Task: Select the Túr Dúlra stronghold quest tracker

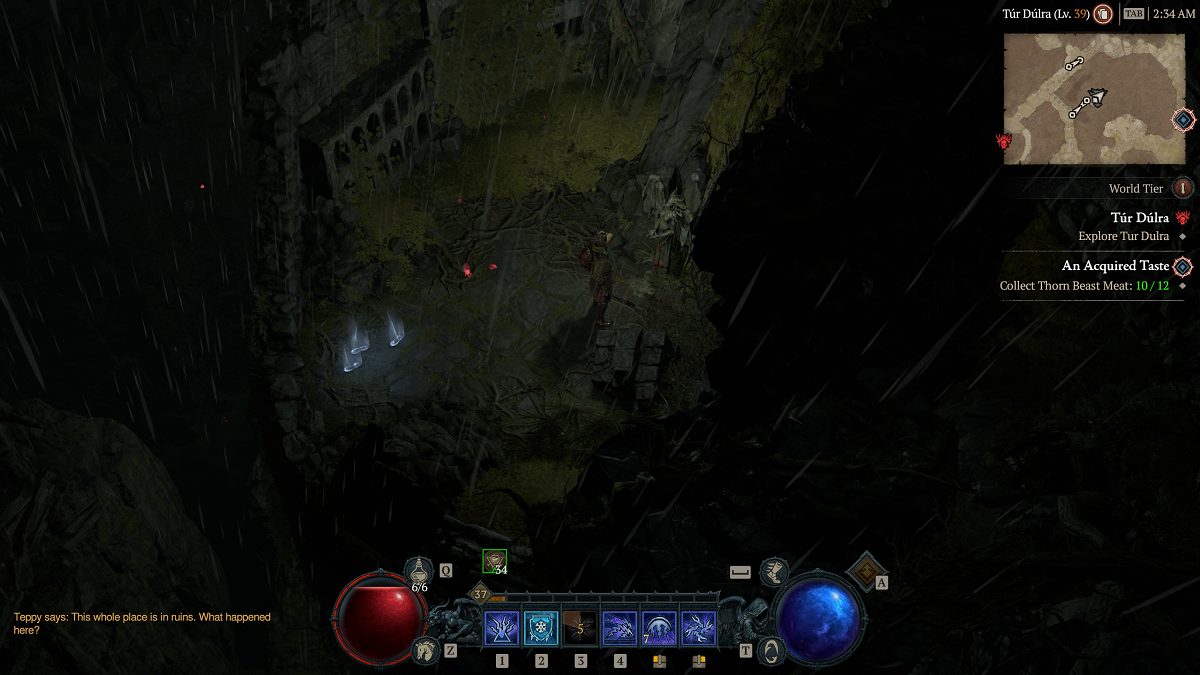Action: (1139, 217)
